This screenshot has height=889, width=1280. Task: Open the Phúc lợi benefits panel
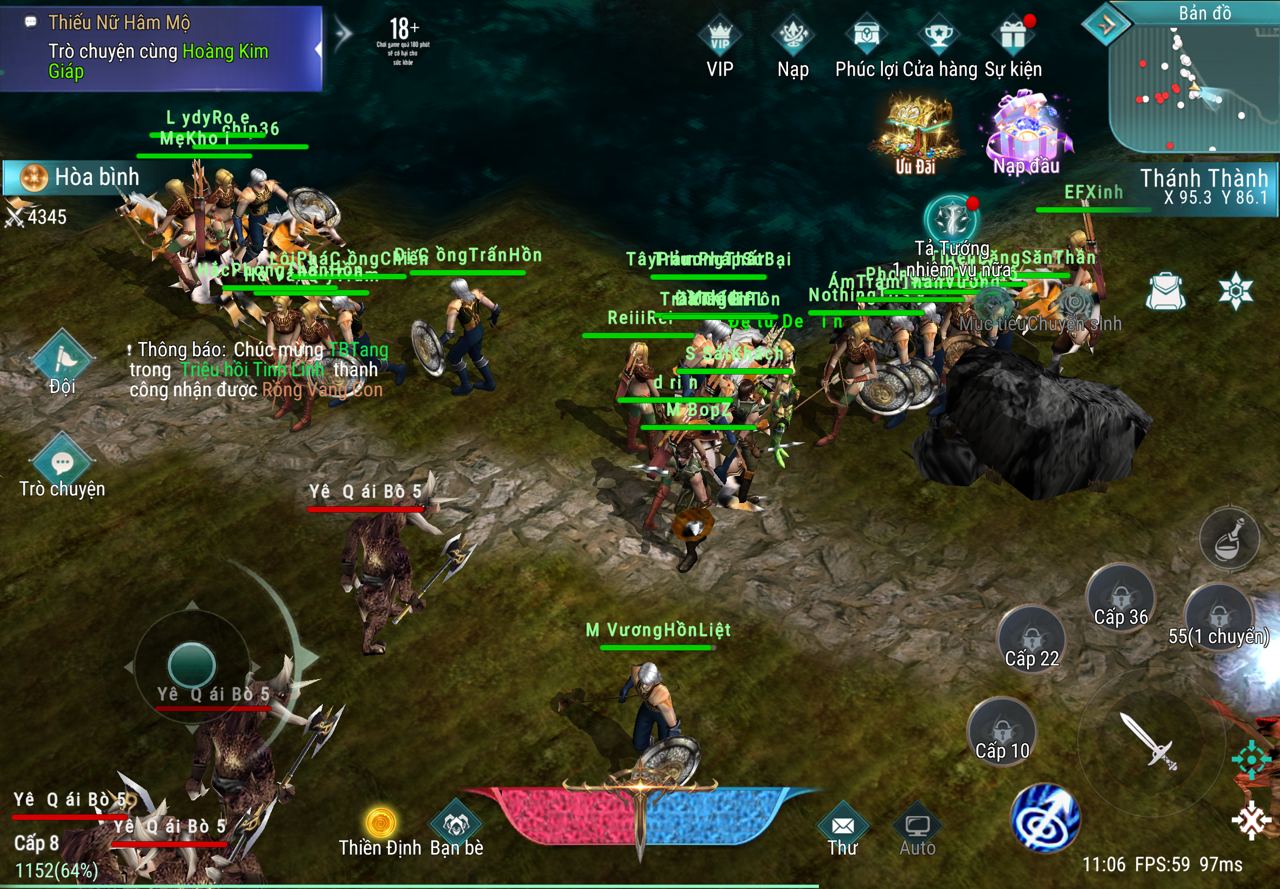click(866, 40)
